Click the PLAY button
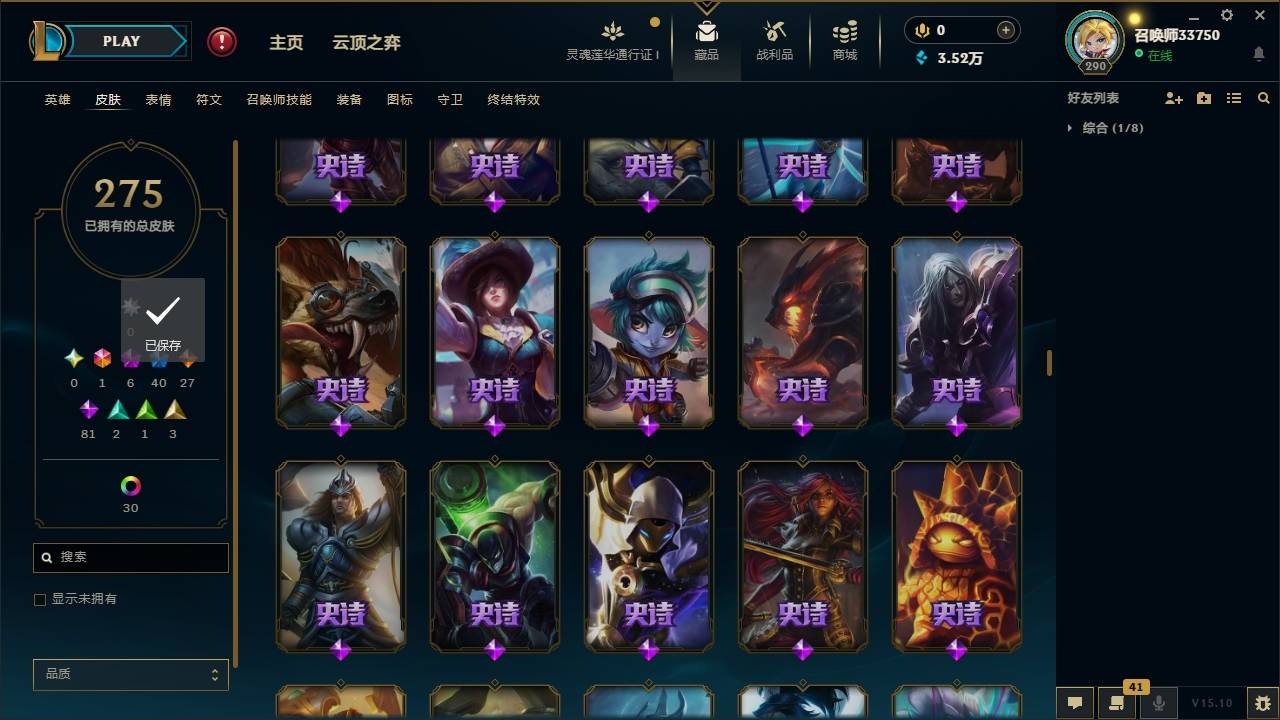The image size is (1280, 720). point(120,41)
